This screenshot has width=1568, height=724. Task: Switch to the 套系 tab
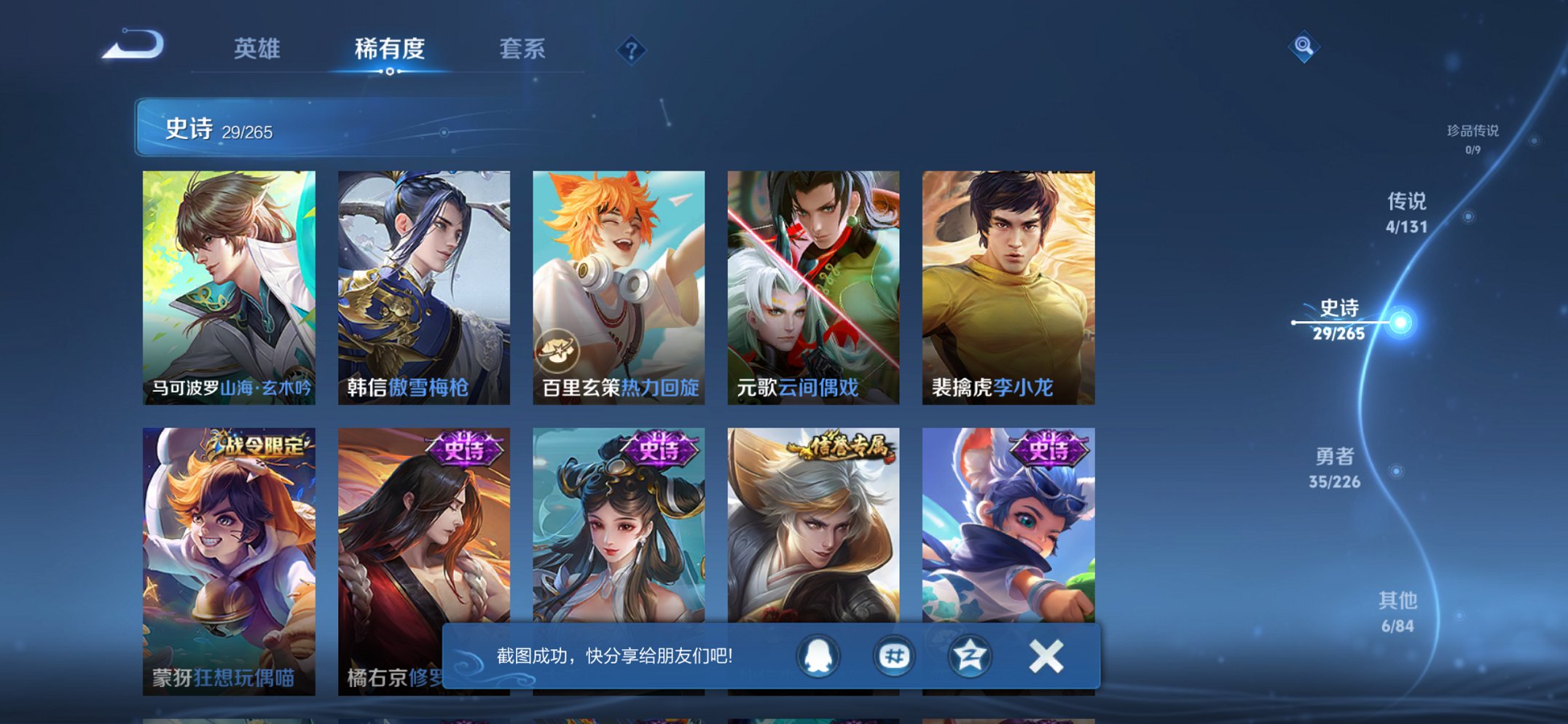point(522,50)
